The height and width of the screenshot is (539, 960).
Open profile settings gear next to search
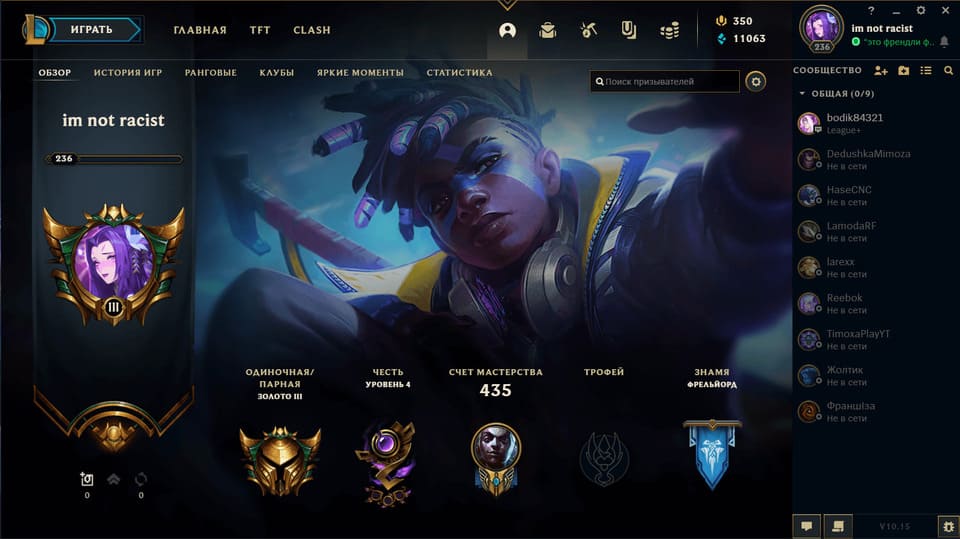click(756, 82)
